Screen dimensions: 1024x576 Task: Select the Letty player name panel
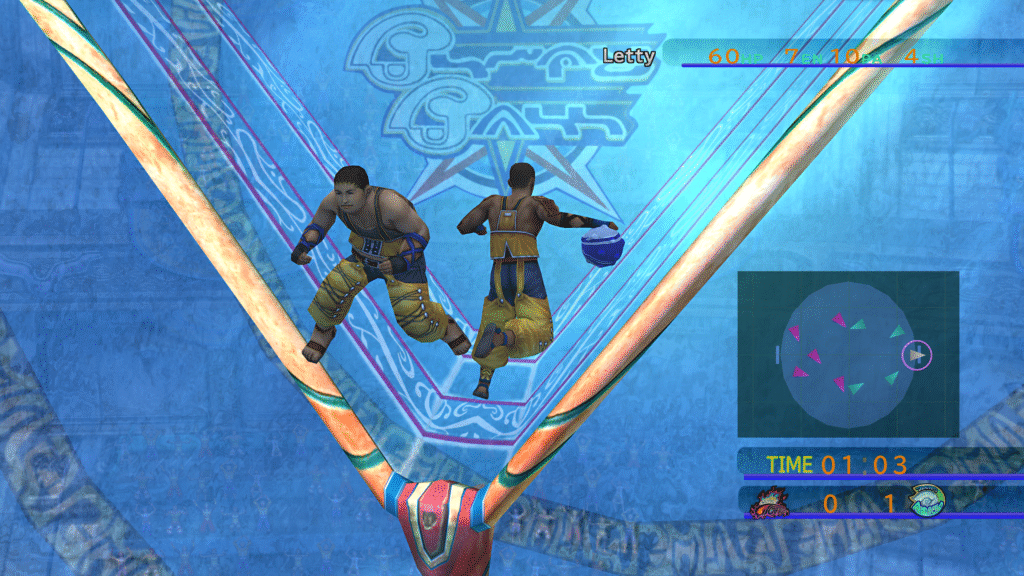point(629,56)
